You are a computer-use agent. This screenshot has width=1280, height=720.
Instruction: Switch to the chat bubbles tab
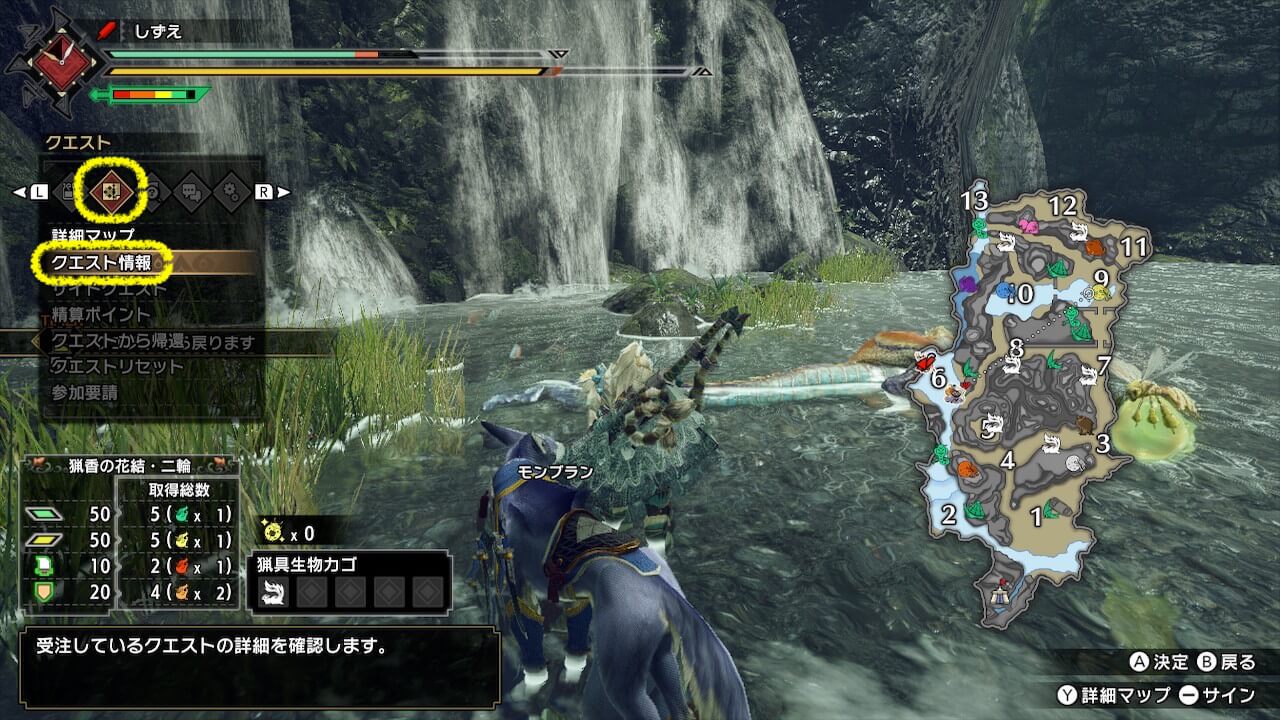(x=192, y=191)
